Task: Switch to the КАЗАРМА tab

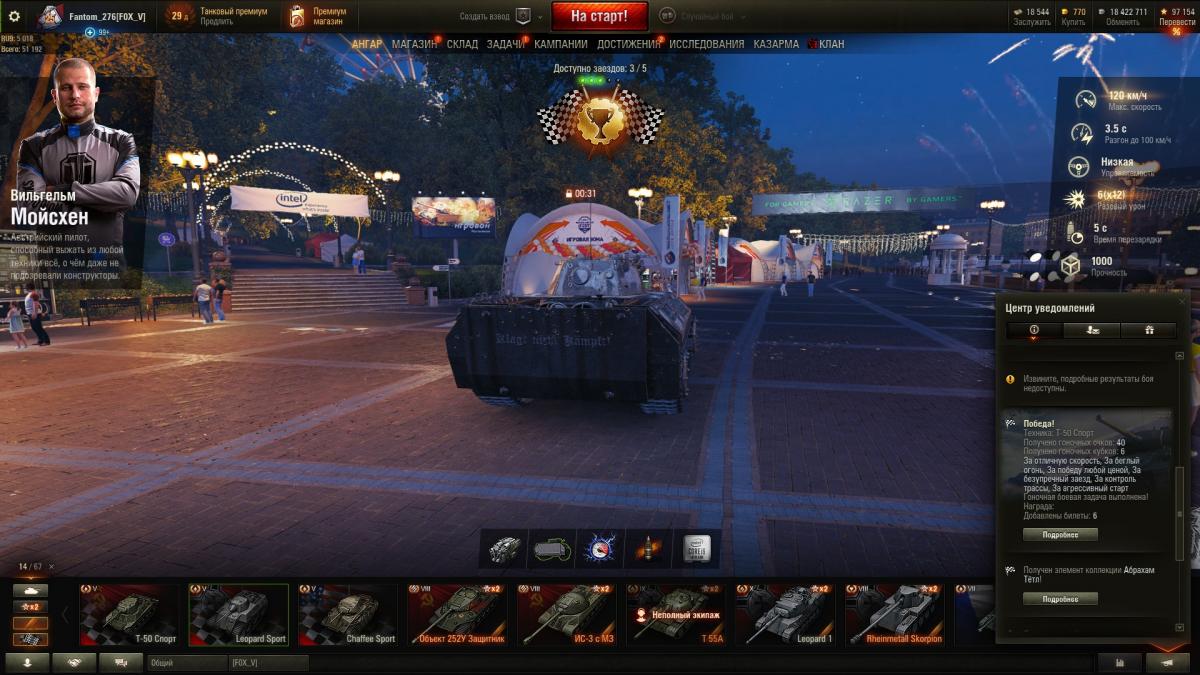Action: pos(776,44)
